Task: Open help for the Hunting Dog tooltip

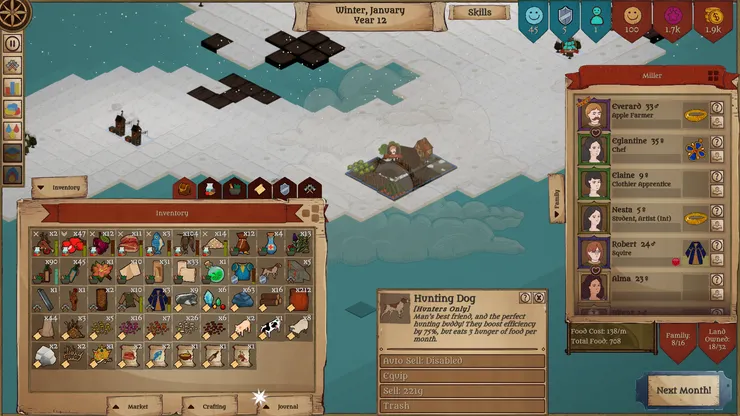Action: 525,297
